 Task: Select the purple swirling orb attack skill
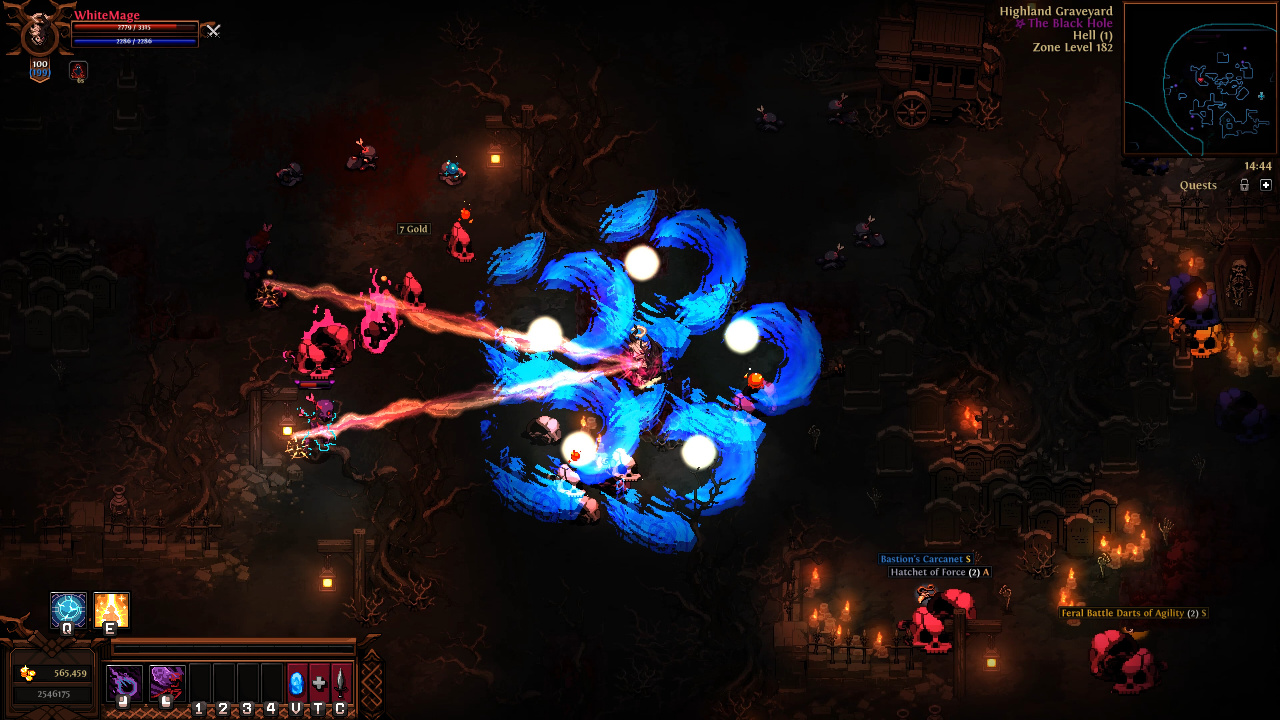(x=125, y=683)
